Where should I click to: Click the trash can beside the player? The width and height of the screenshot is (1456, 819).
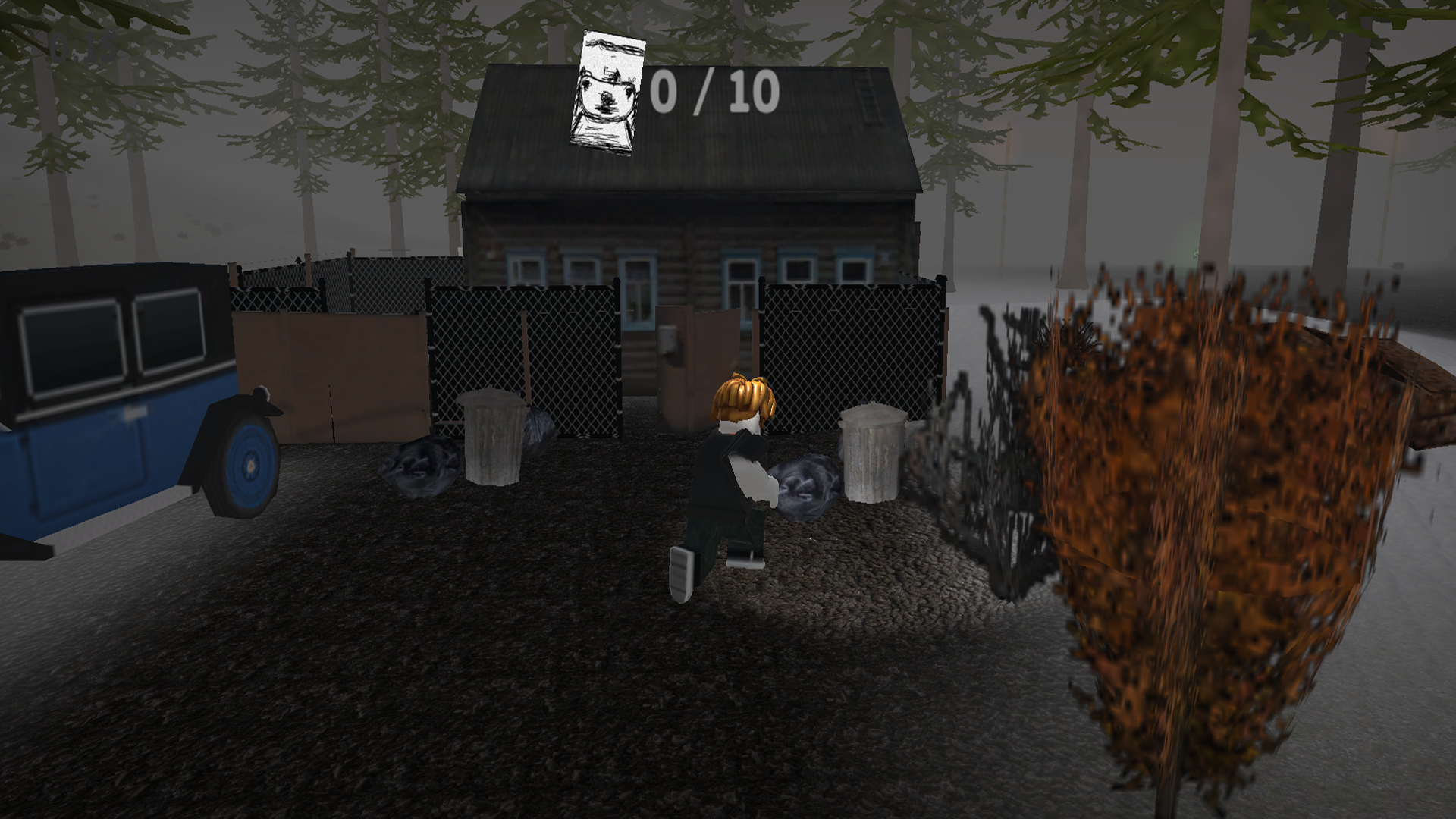(x=872, y=455)
